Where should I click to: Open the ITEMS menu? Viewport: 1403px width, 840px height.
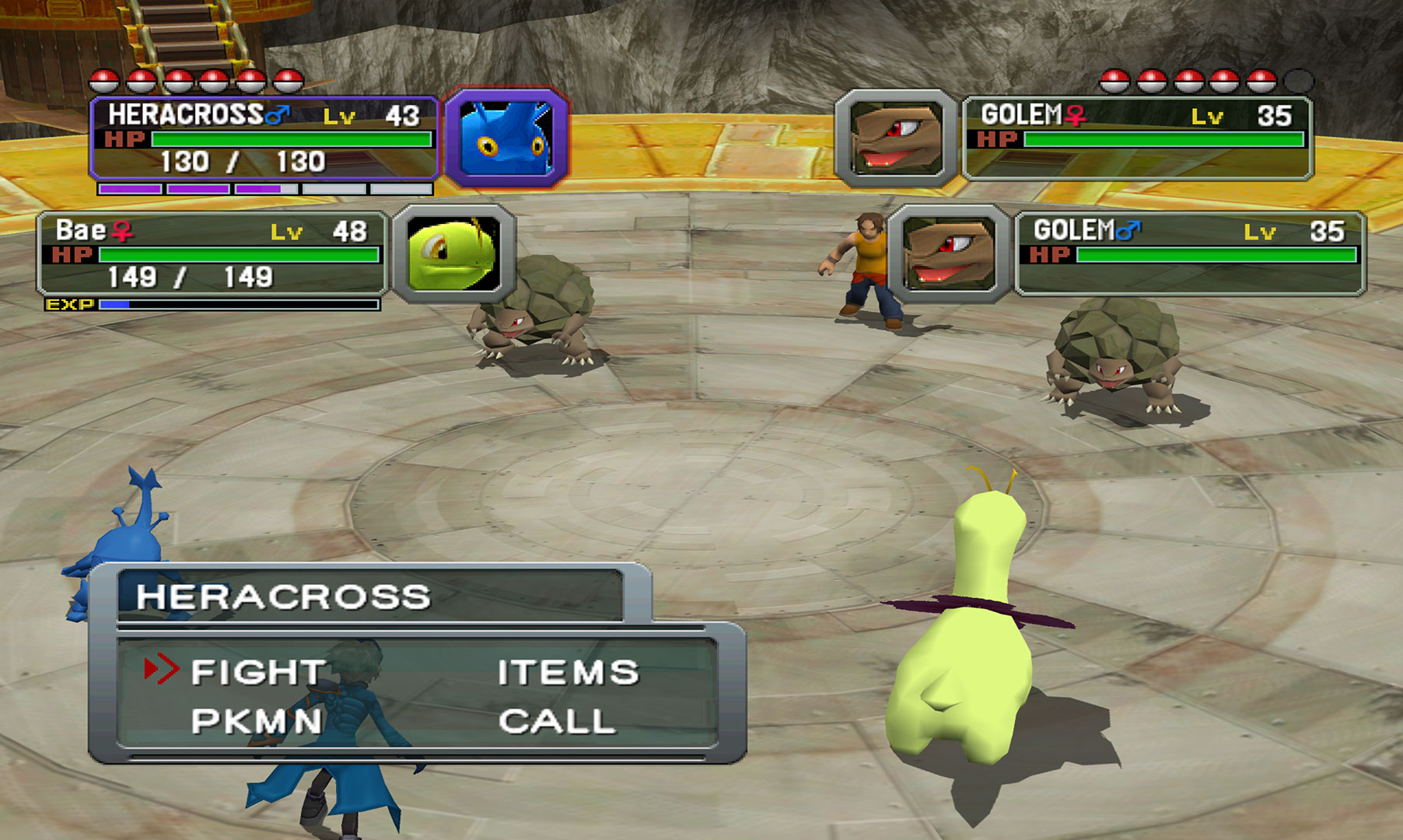[x=568, y=672]
